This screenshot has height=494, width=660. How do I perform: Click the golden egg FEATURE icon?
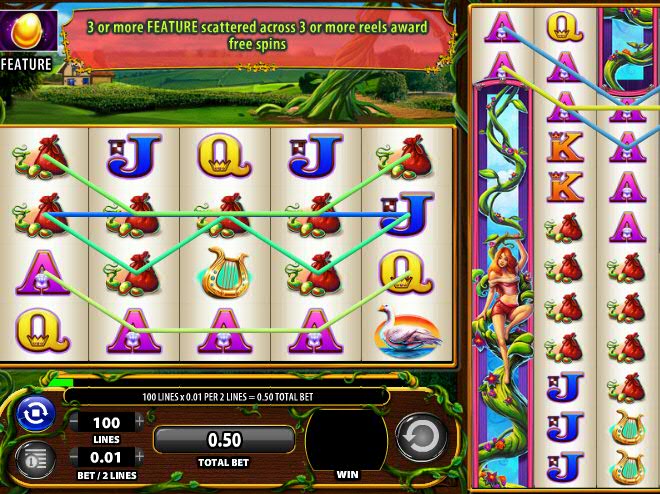[x=25, y=30]
